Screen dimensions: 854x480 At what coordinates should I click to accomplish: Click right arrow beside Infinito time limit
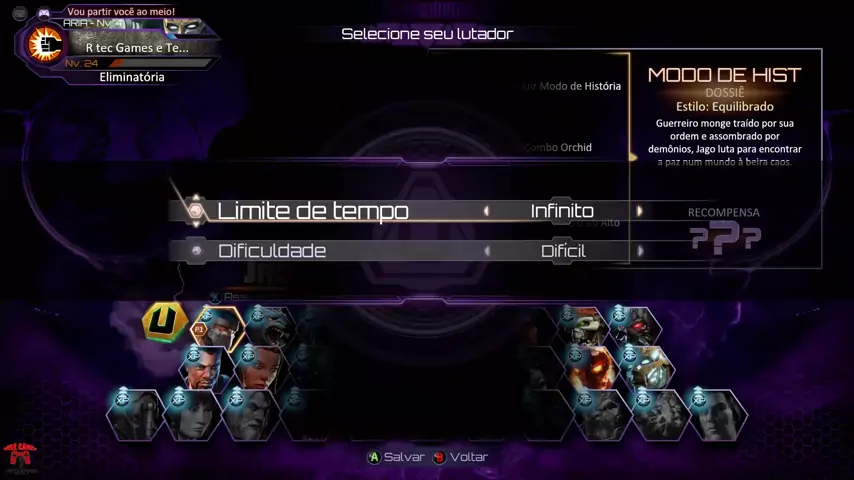click(x=639, y=211)
